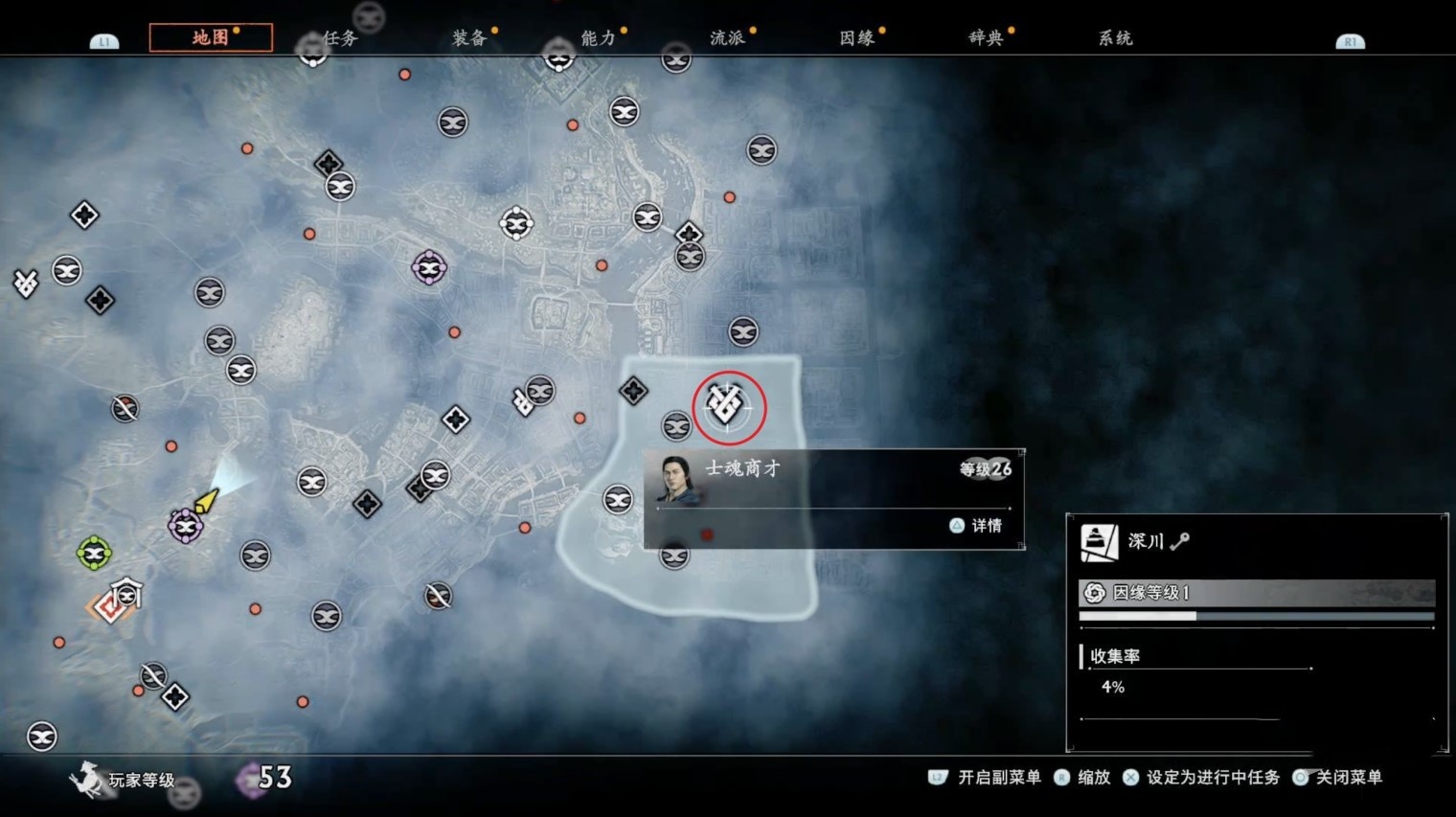Open the 士魂商才 mission info card
Viewport: 1456px width, 817px height.
click(833, 498)
